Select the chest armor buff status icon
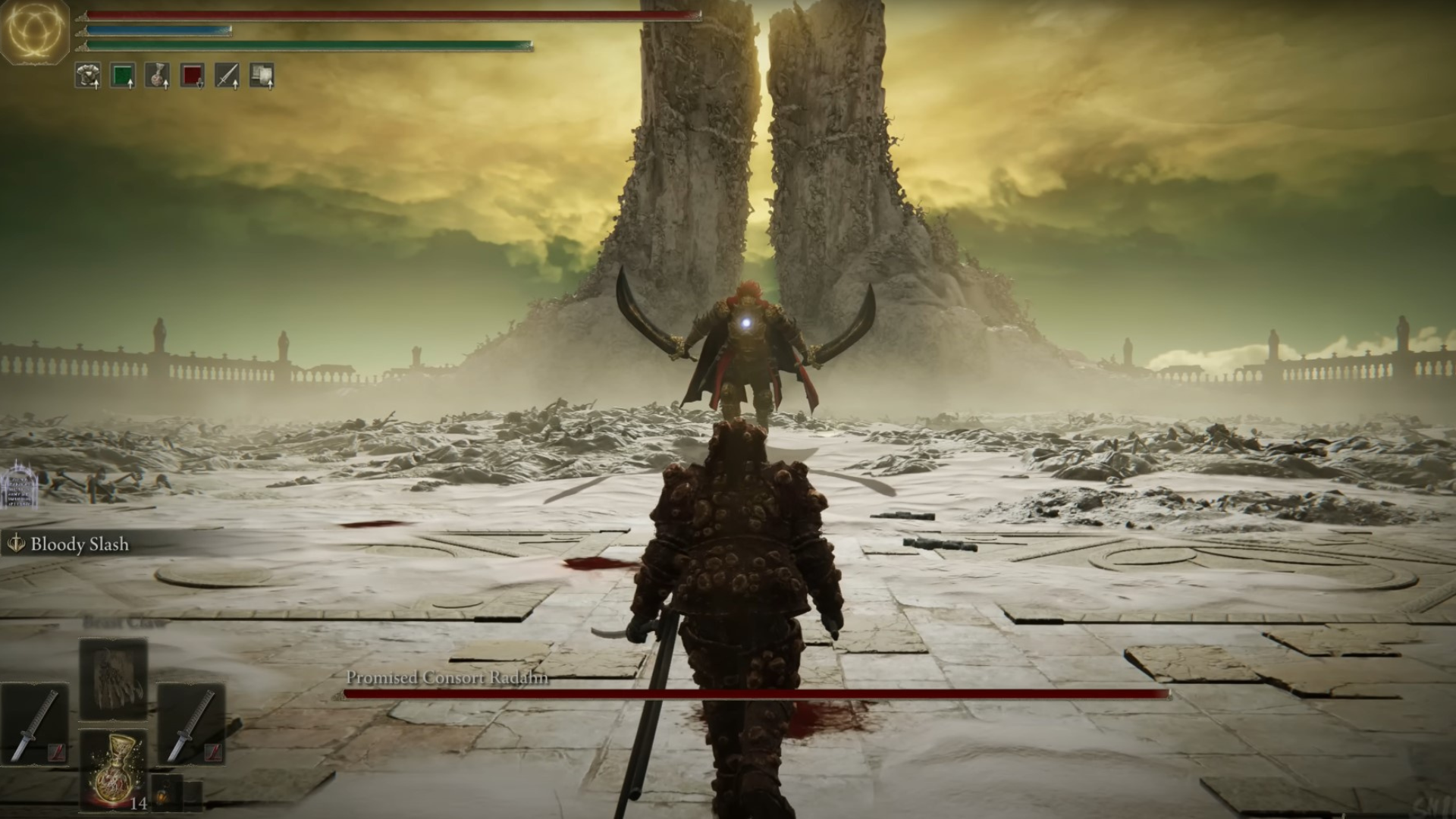 [88, 76]
